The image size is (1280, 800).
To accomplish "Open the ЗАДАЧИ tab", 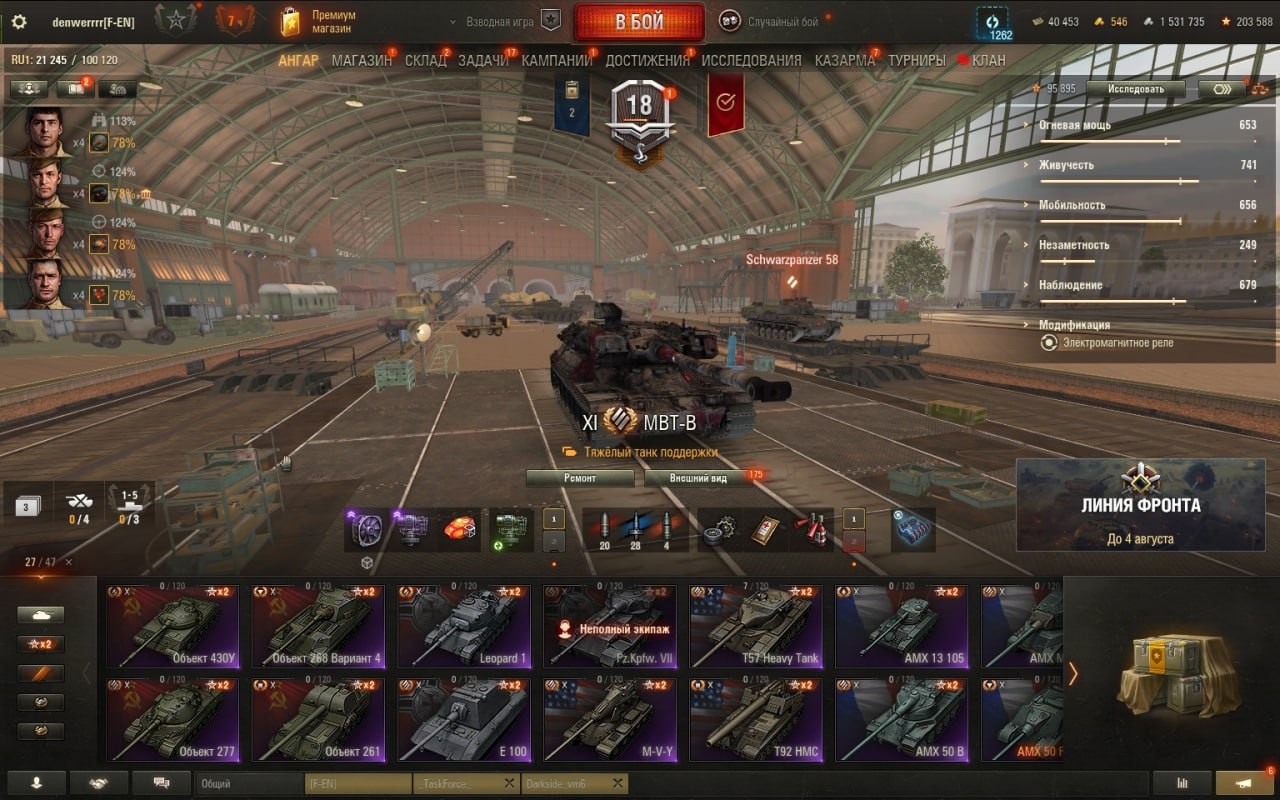I will [x=483, y=60].
